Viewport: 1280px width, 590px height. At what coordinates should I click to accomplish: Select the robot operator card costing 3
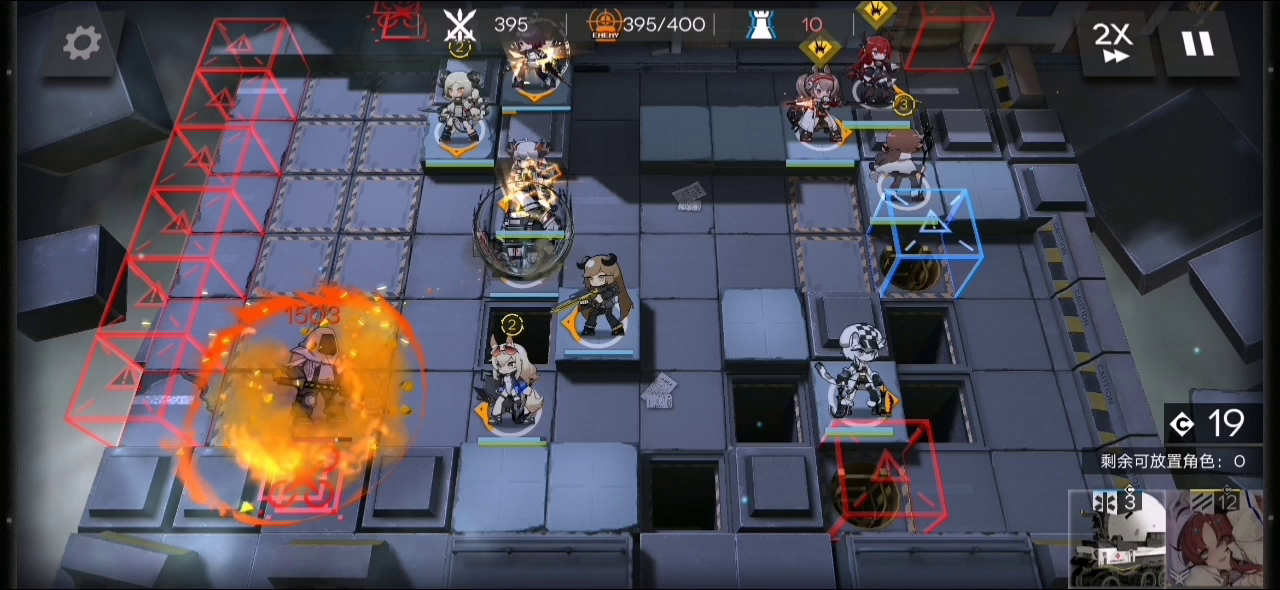[1118, 540]
